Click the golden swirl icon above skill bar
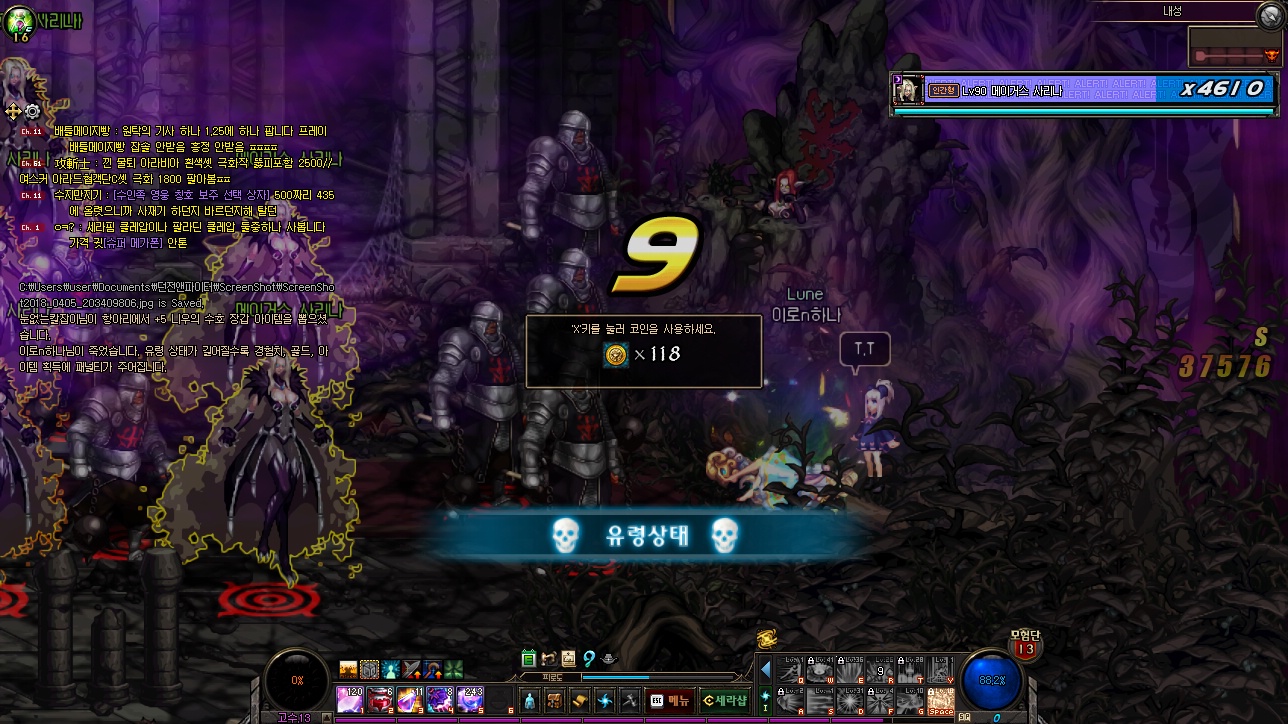Image resolution: width=1288 pixels, height=724 pixels. (x=767, y=640)
